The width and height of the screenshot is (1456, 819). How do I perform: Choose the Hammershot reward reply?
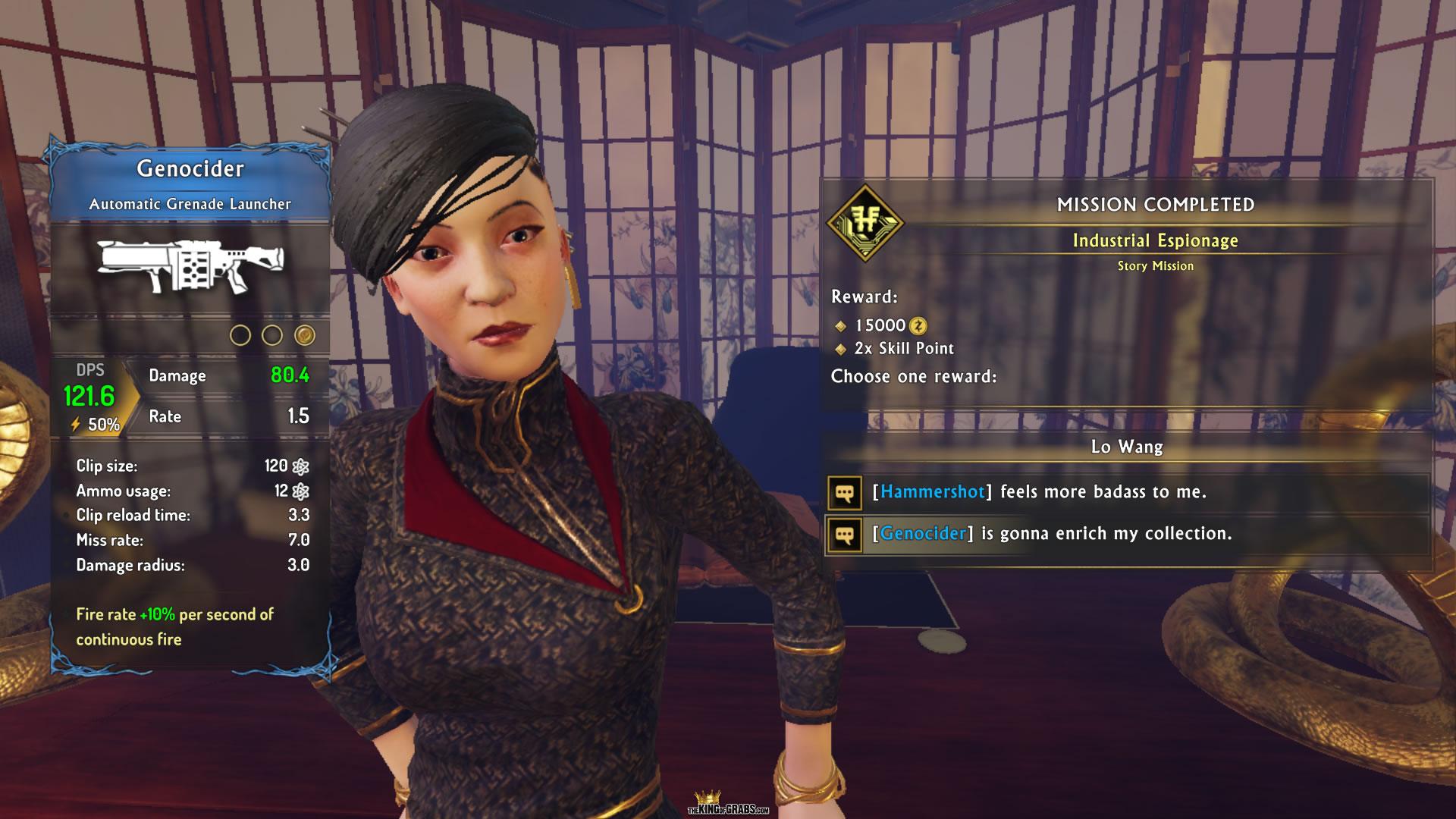(1039, 492)
